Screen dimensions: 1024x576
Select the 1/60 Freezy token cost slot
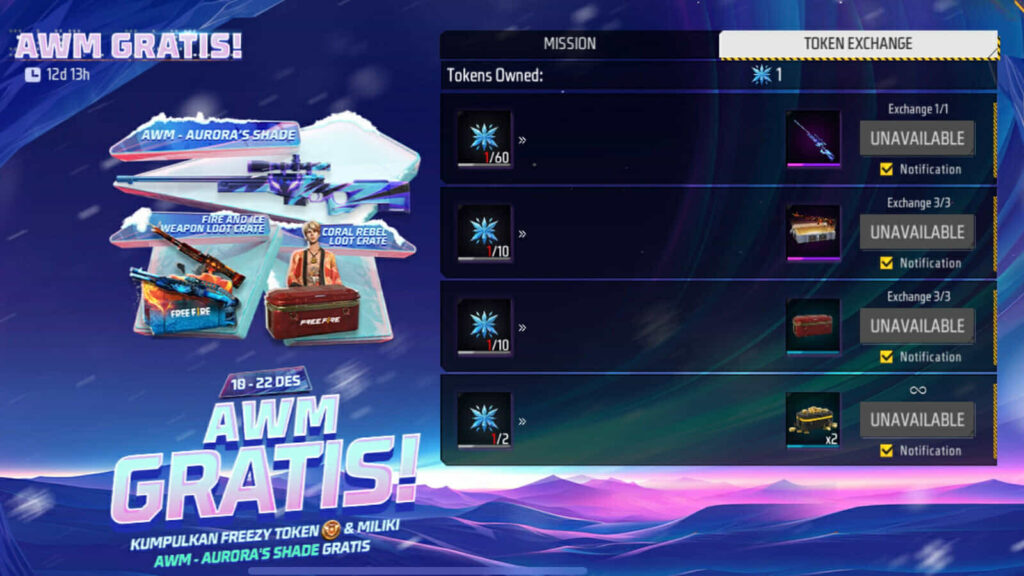click(x=485, y=138)
